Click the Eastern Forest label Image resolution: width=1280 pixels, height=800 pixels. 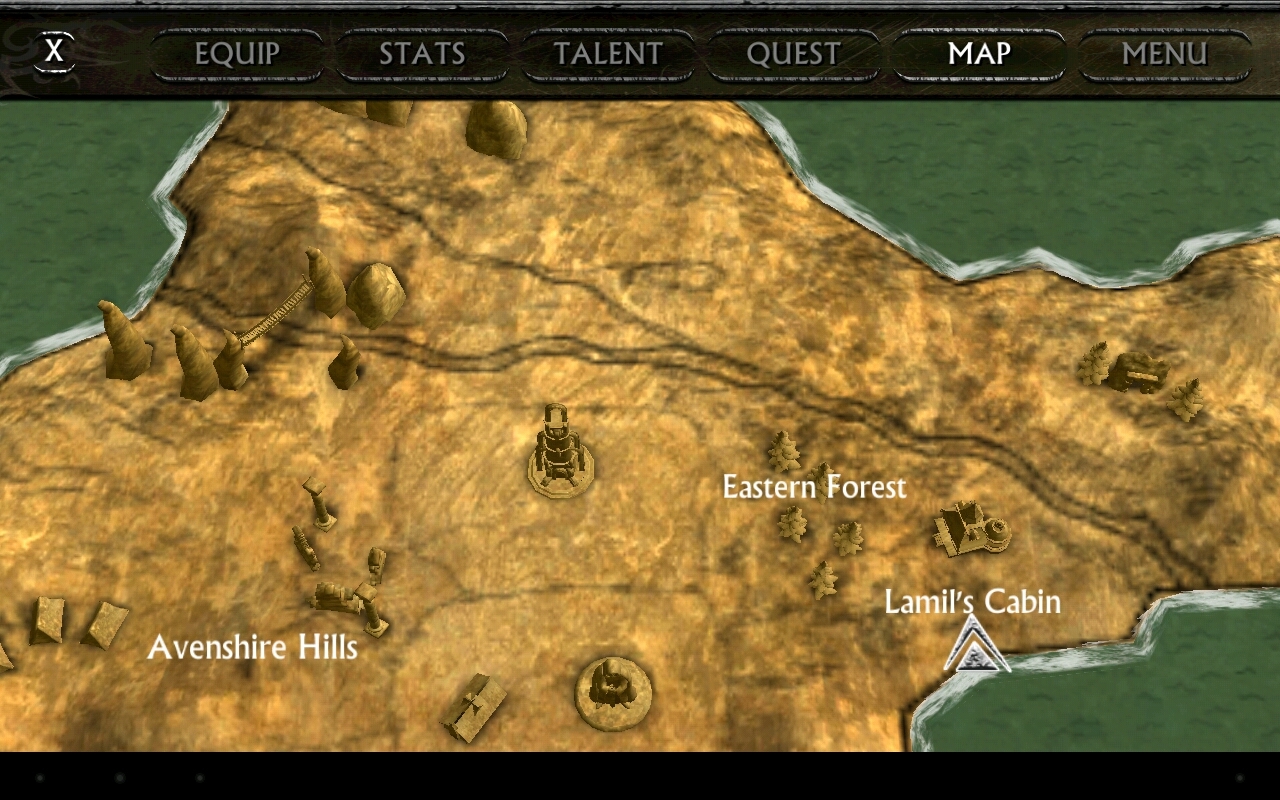tap(814, 487)
